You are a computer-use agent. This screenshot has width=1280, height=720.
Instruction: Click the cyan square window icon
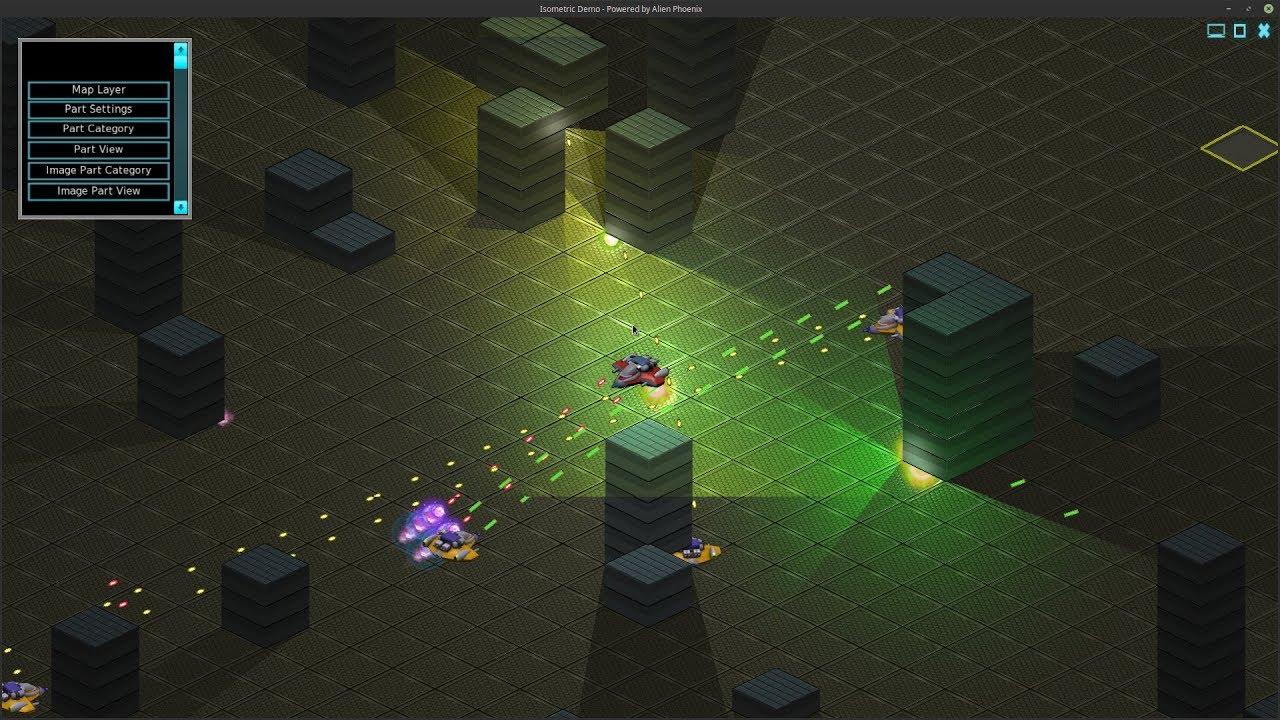point(1240,31)
